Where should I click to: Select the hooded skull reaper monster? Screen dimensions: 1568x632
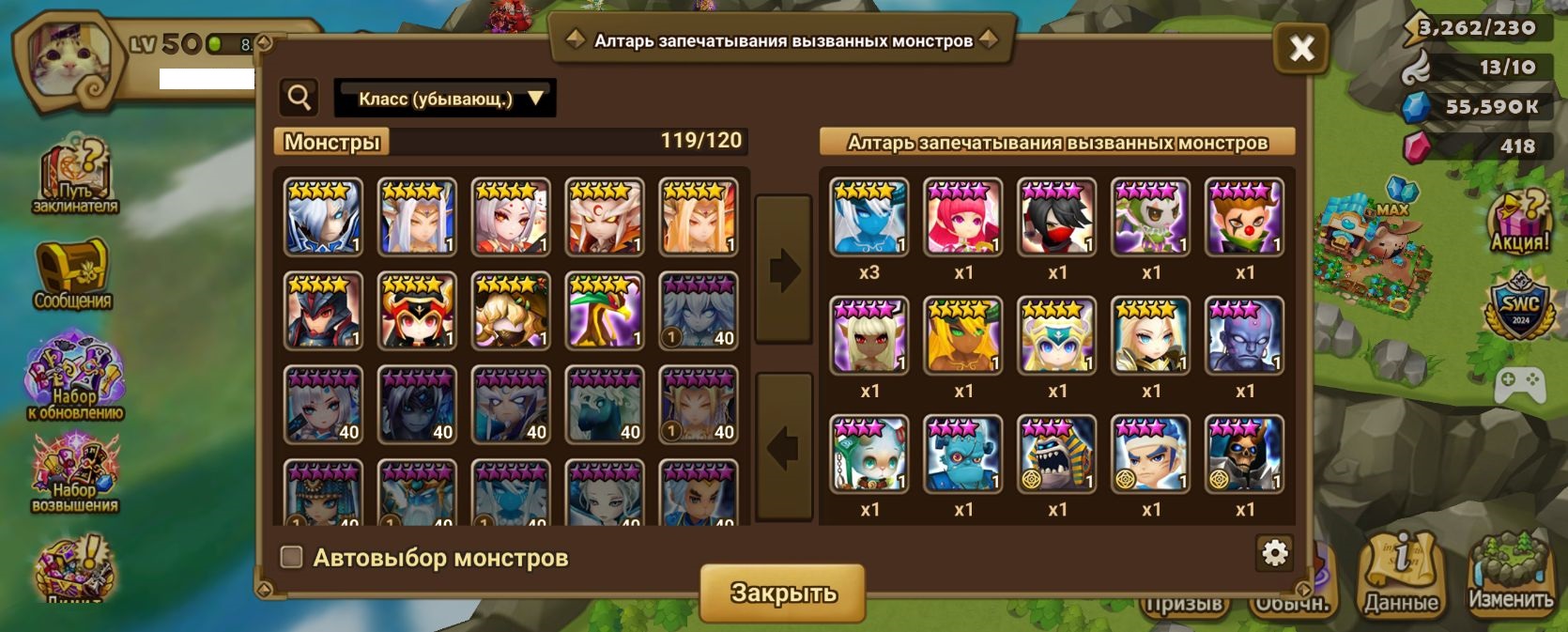tap(1244, 455)
